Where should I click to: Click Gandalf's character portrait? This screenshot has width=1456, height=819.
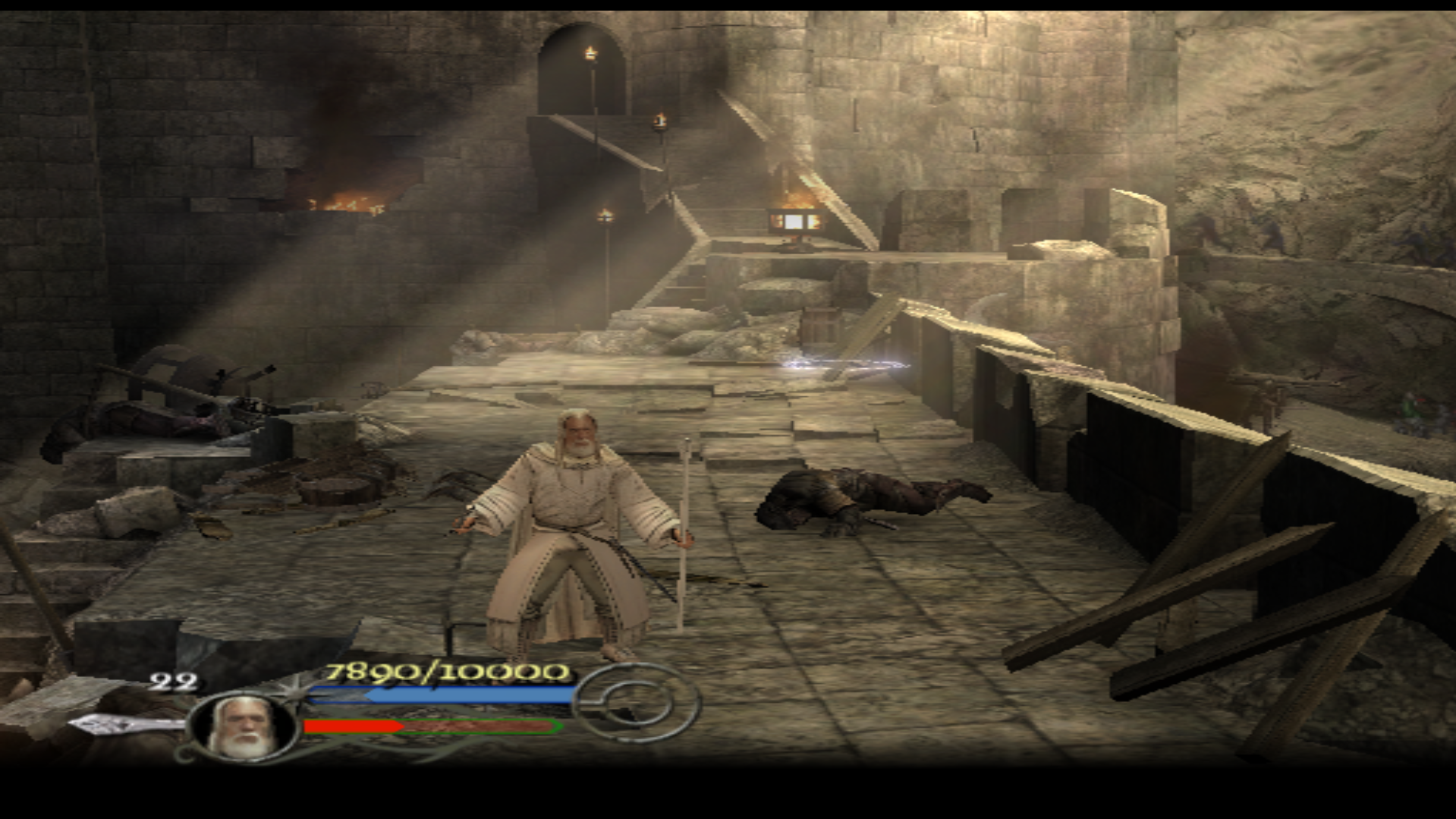(243, 727)
